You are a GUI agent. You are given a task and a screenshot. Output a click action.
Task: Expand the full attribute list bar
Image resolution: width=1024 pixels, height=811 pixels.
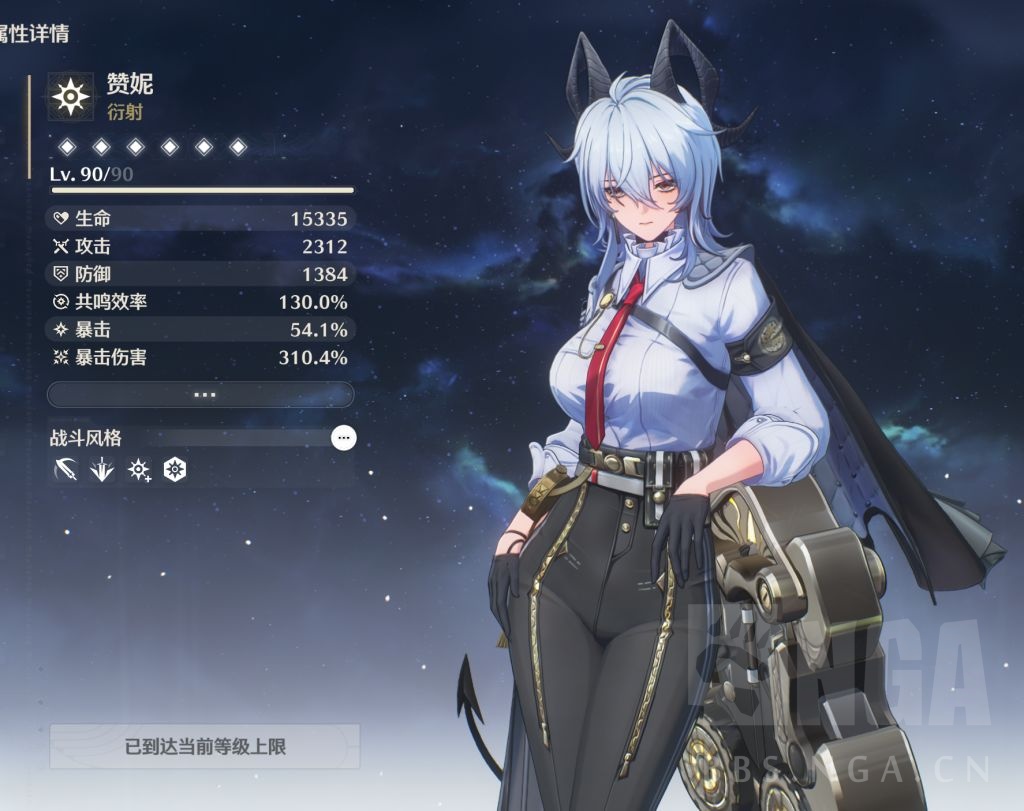coord(200,394)
